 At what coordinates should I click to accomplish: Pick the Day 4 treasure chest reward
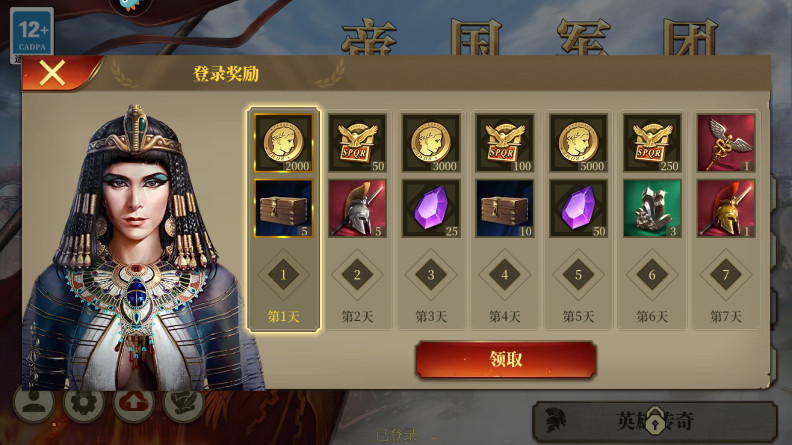click(505, 208)
